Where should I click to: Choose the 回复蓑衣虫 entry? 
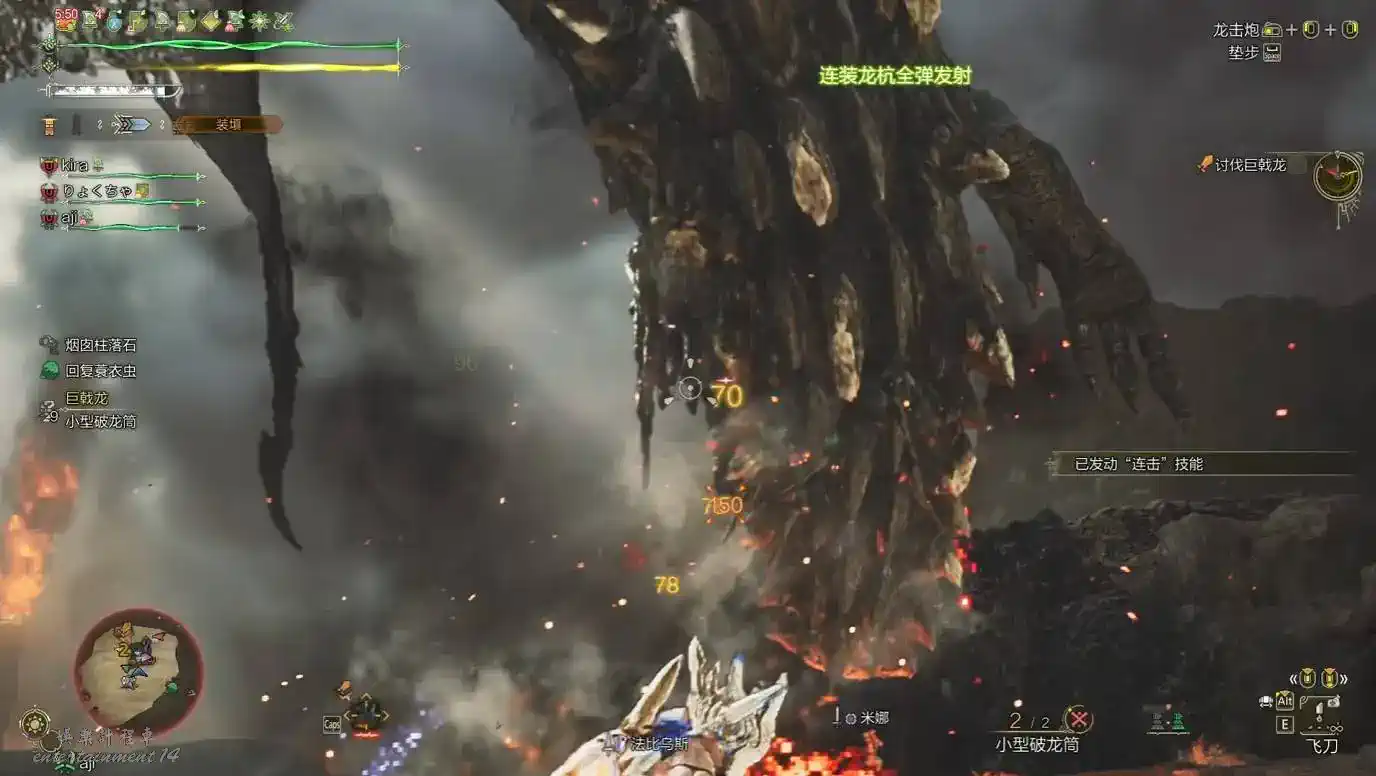[101, 371]
